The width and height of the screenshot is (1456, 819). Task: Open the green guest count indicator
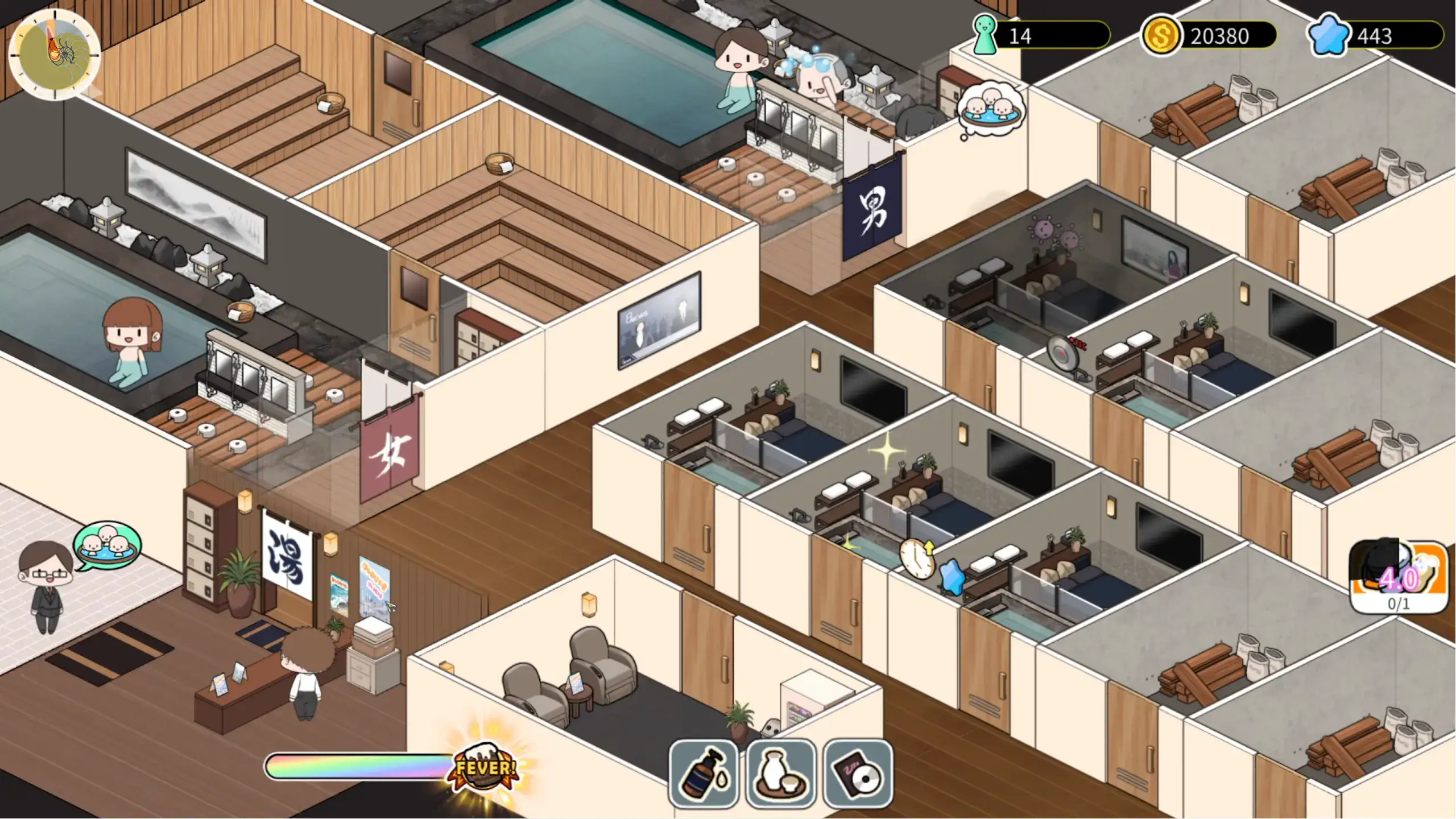pyautogui.click(x=1041, y=36)
